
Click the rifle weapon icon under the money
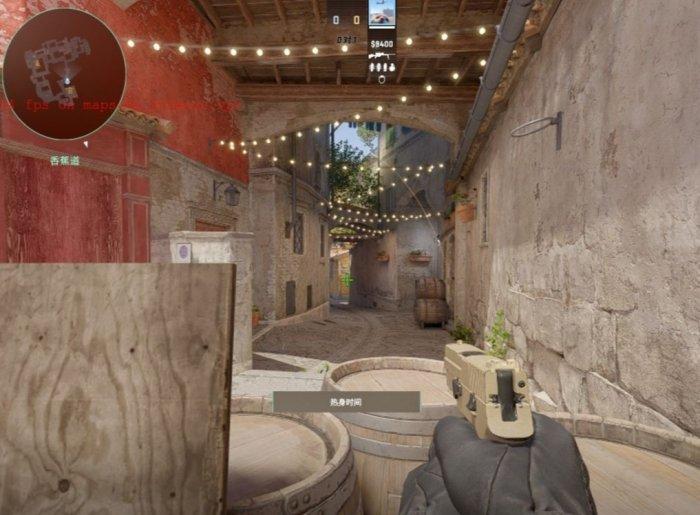click(x=381, y=56)
